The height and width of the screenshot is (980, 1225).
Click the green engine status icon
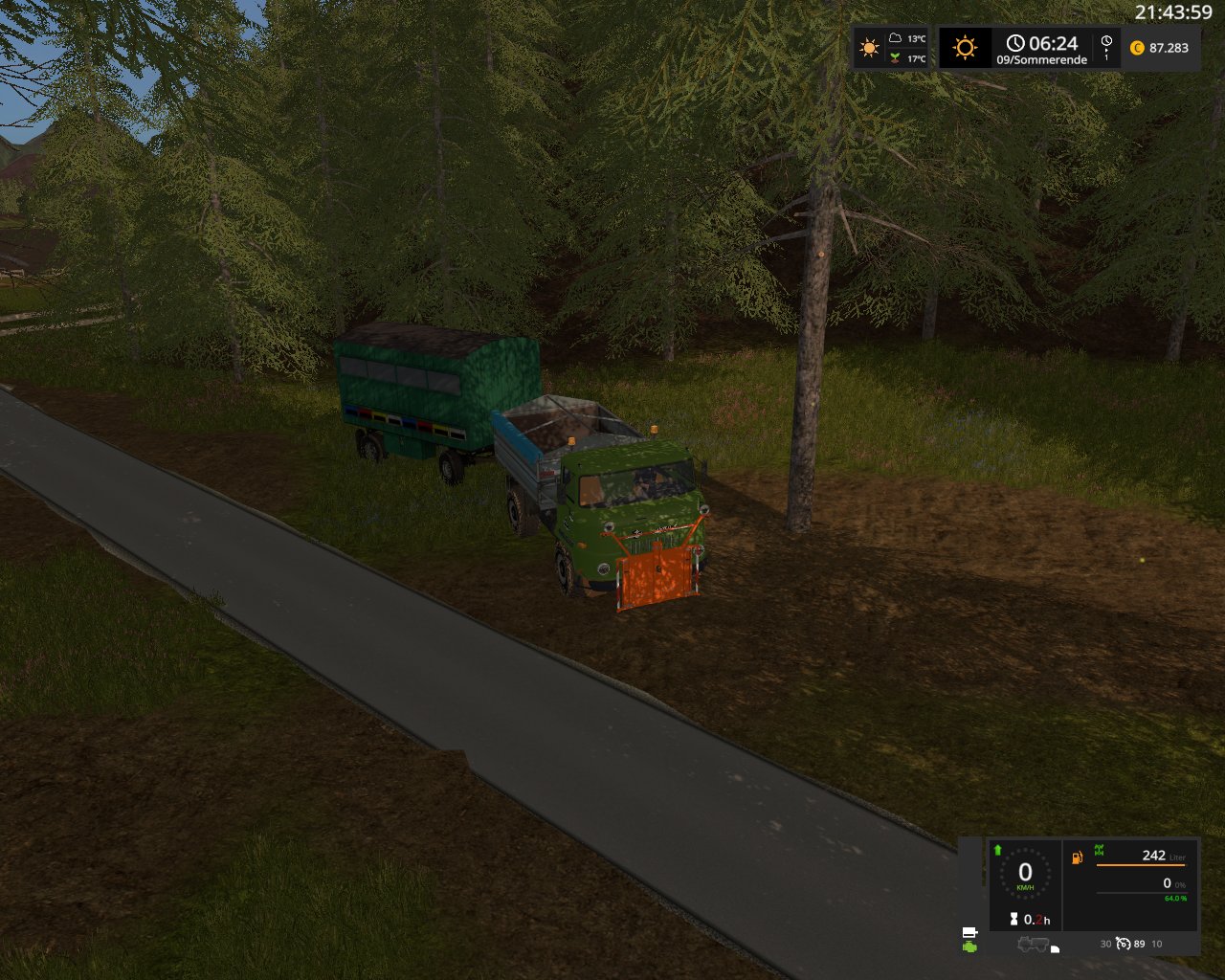[970, 947]
